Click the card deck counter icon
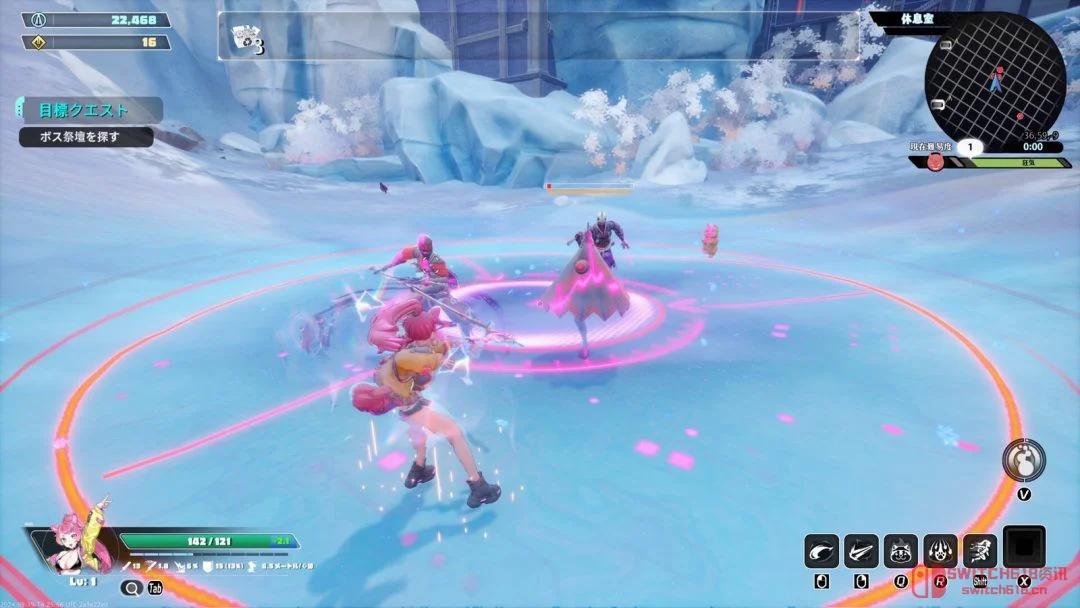1080x608 pixels. [x=245, y=38]
